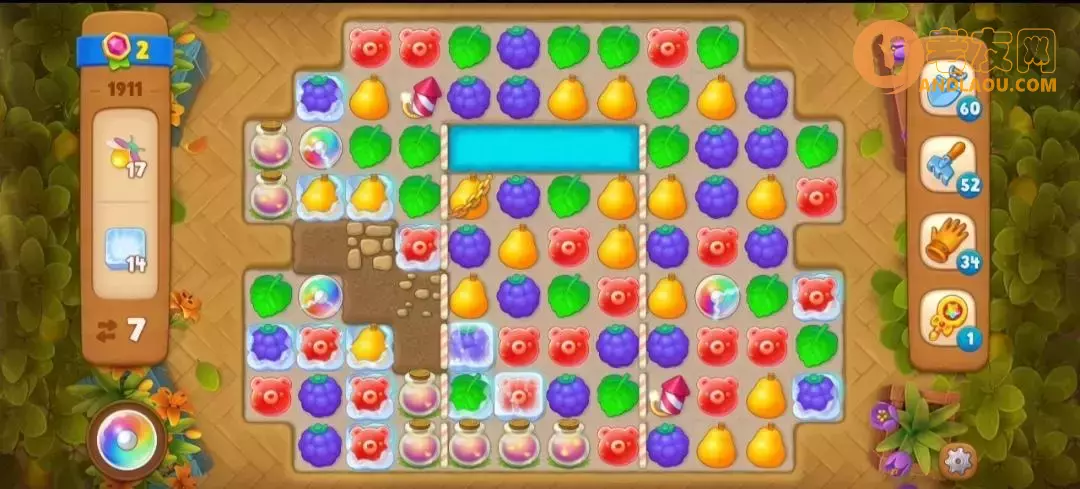Screen dimensions: 1080x489
Task: Select the chained pear tile
Action: 469,197
